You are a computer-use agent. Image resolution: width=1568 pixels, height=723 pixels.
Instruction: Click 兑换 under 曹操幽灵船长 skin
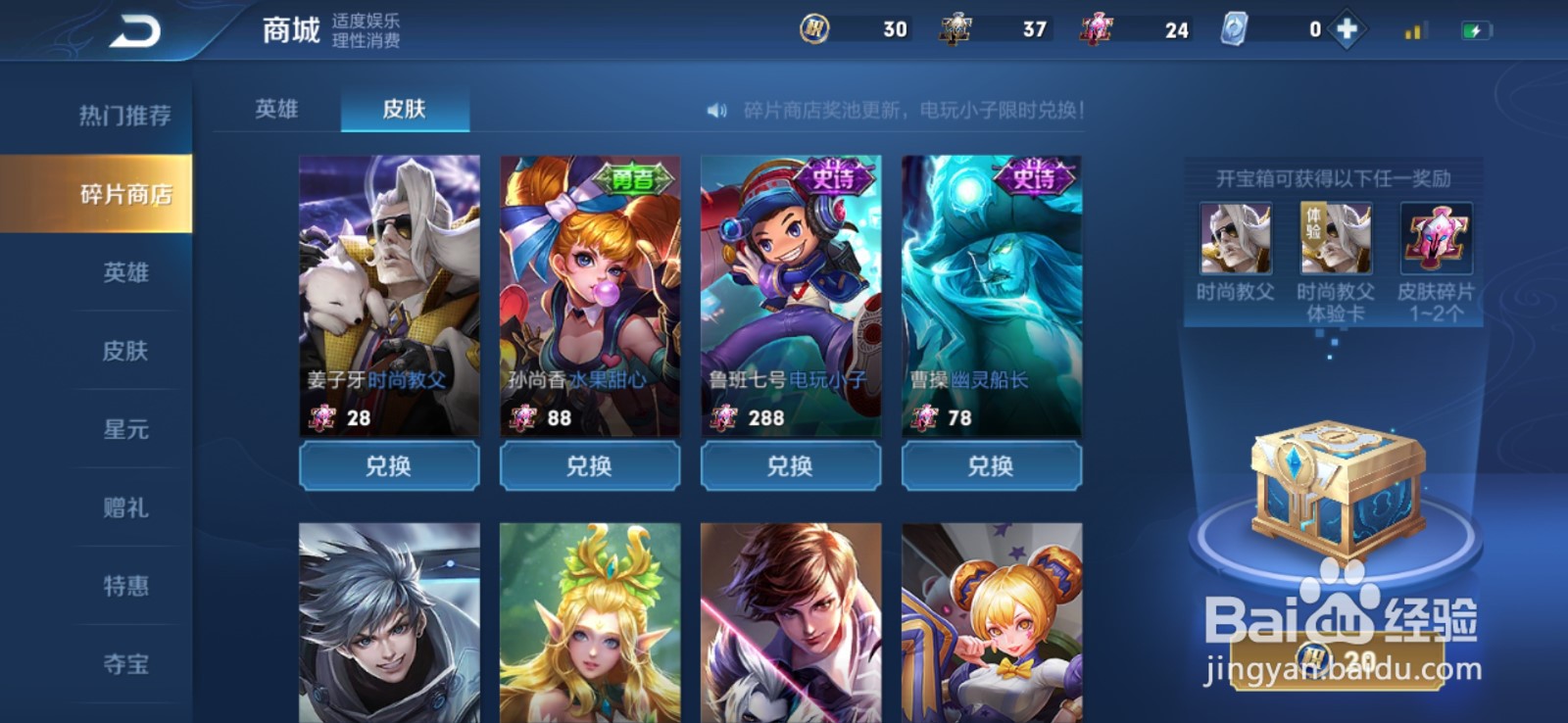click(993, 466)
